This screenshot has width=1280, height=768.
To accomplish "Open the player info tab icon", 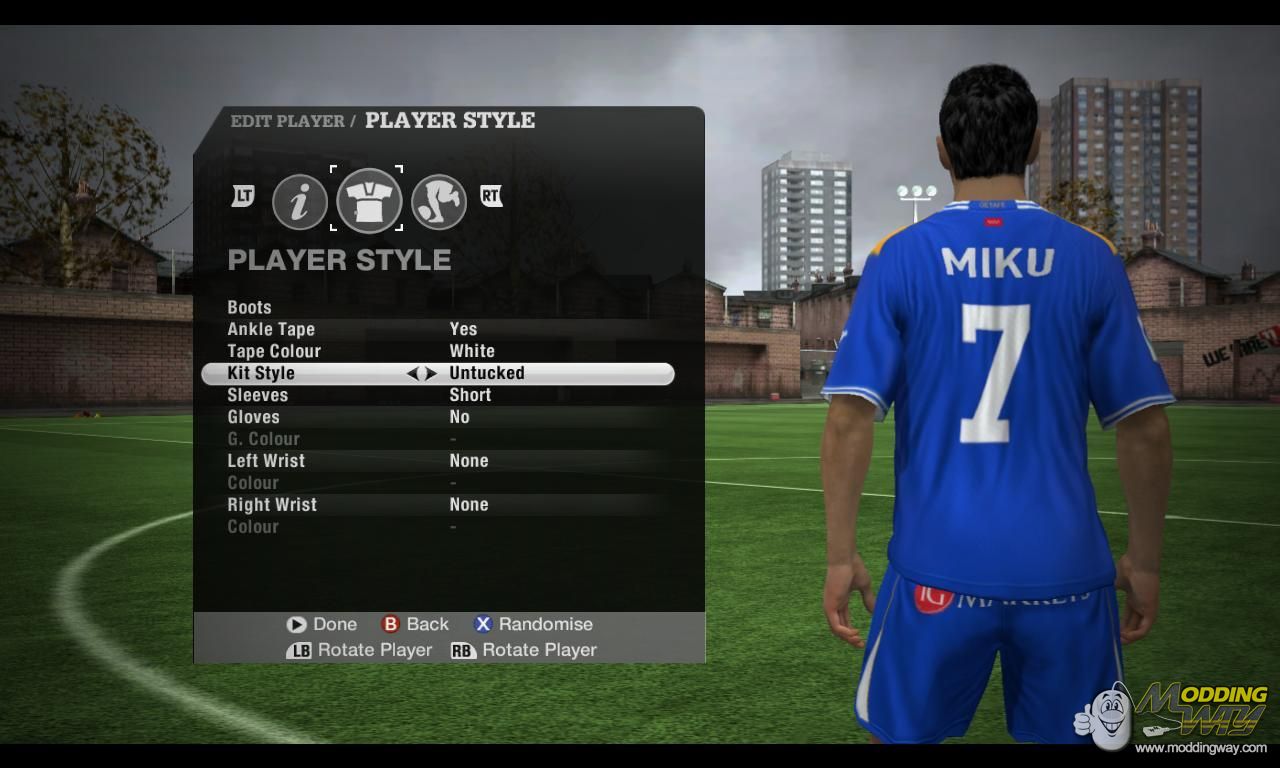I will [300, 202].
